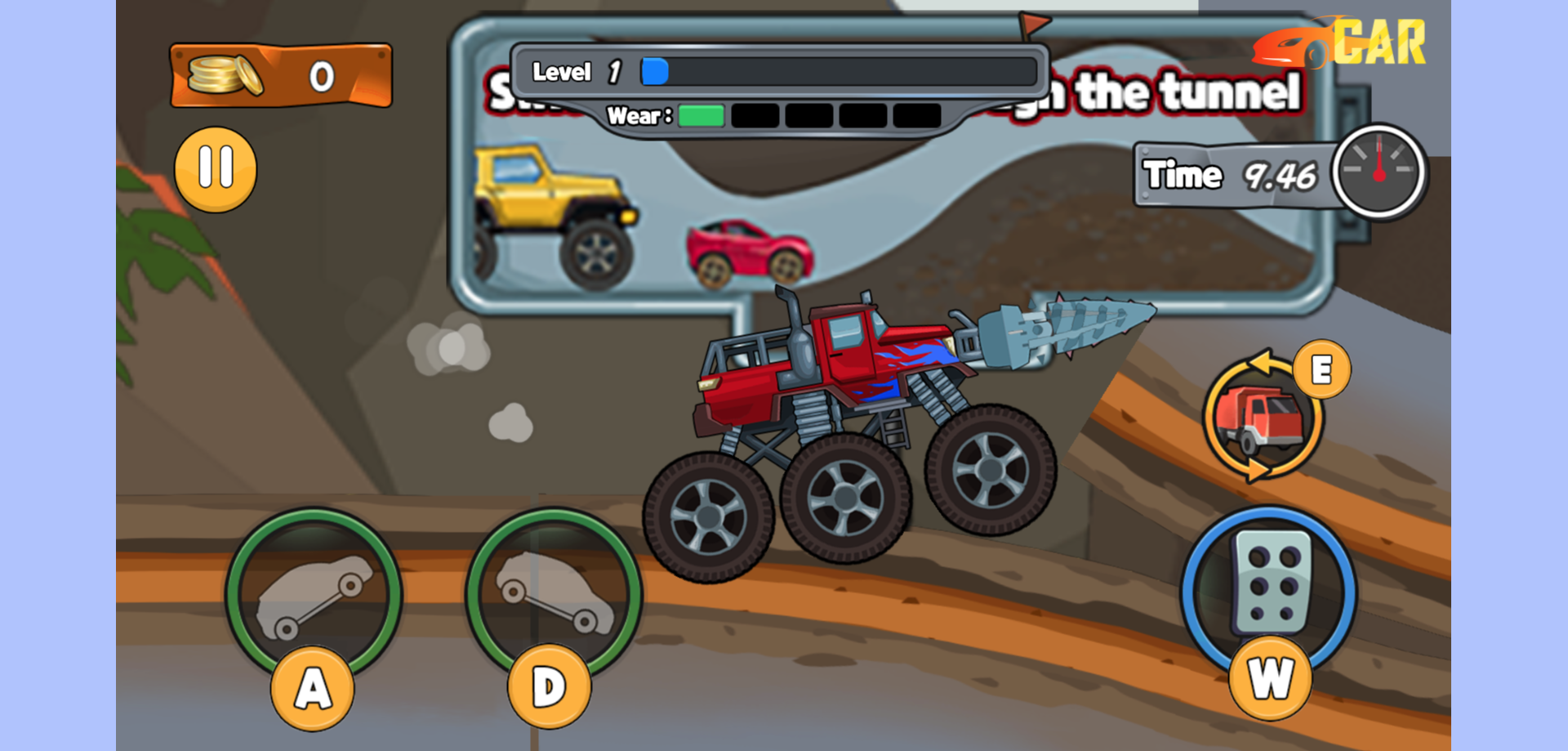1568x751 pixels.
Task: Hit the gas pedal button
Action: click(x=1269, y=590)
